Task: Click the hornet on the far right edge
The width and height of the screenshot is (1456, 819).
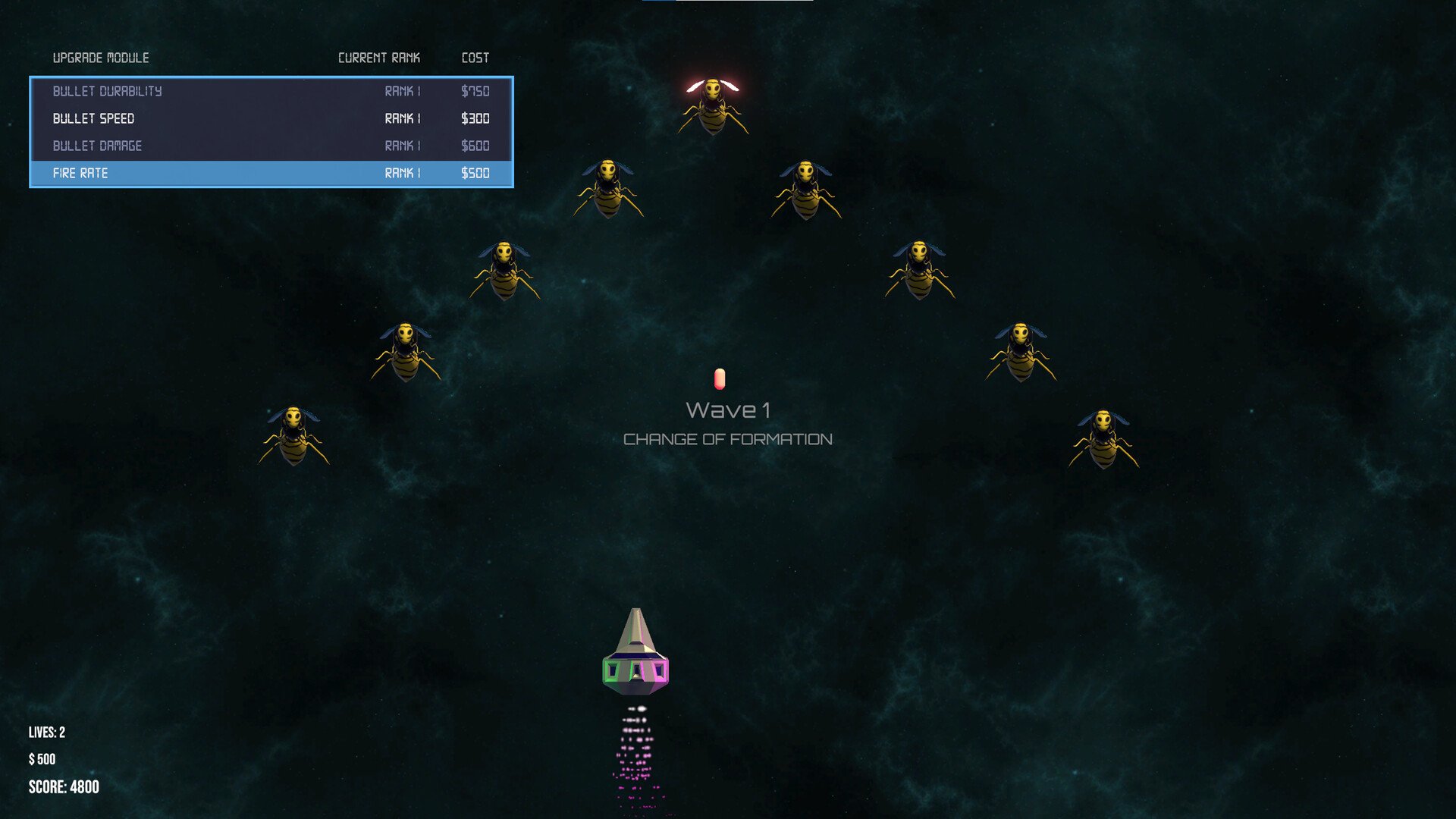Action: pos(1104,440)
